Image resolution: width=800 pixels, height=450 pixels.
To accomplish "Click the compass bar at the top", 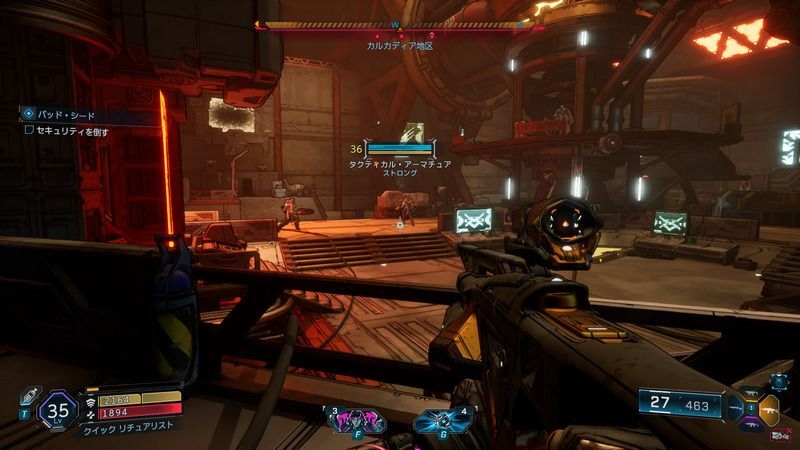I will tap(393, 25).
